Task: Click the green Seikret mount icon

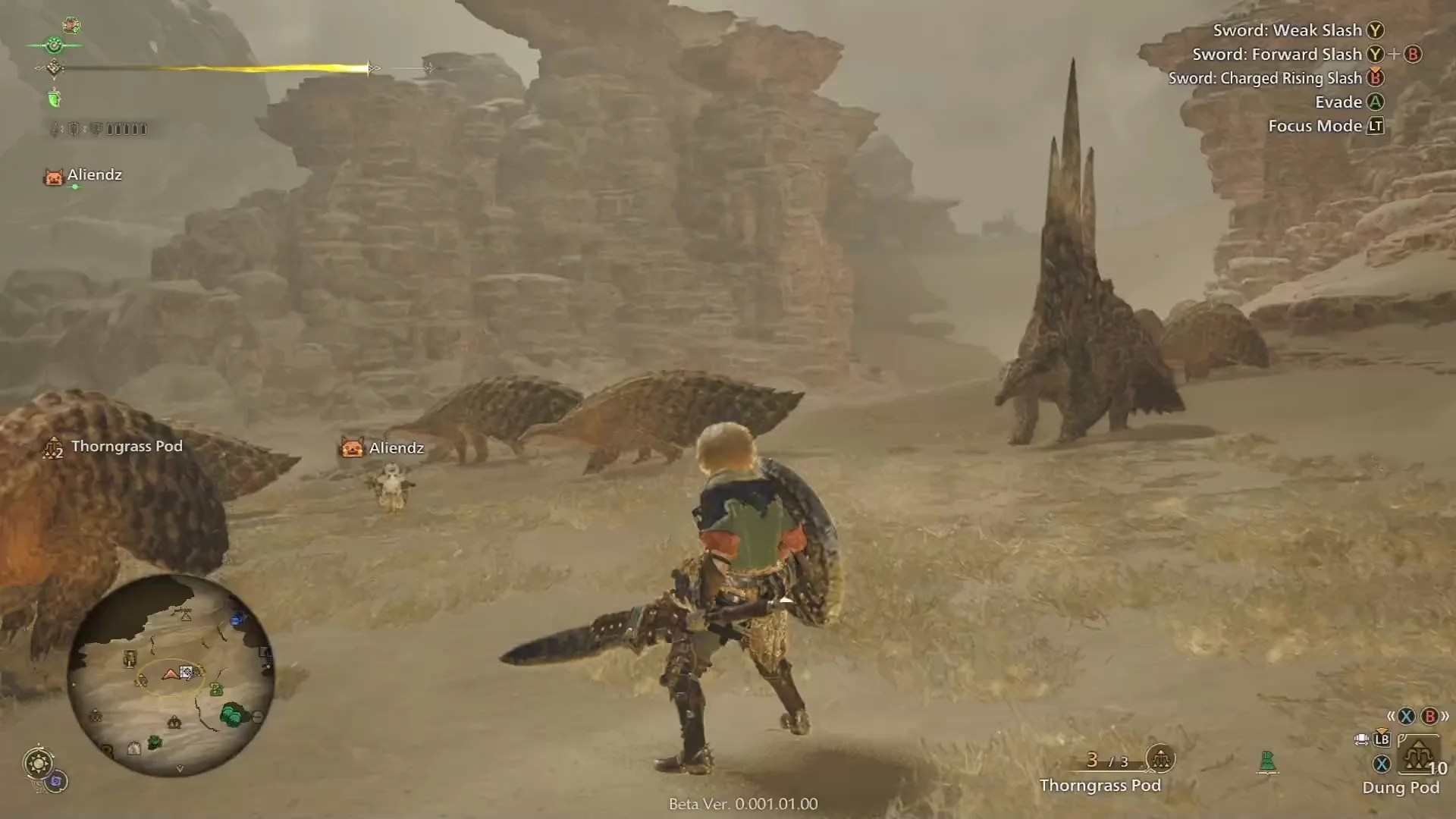Action: tap(1266, 761)
